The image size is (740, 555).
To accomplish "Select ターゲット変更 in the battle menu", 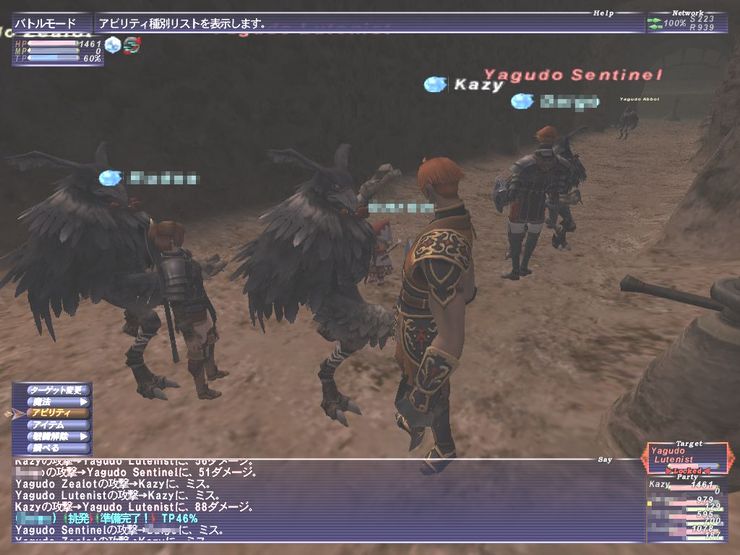I will click(x=54, y=389).
